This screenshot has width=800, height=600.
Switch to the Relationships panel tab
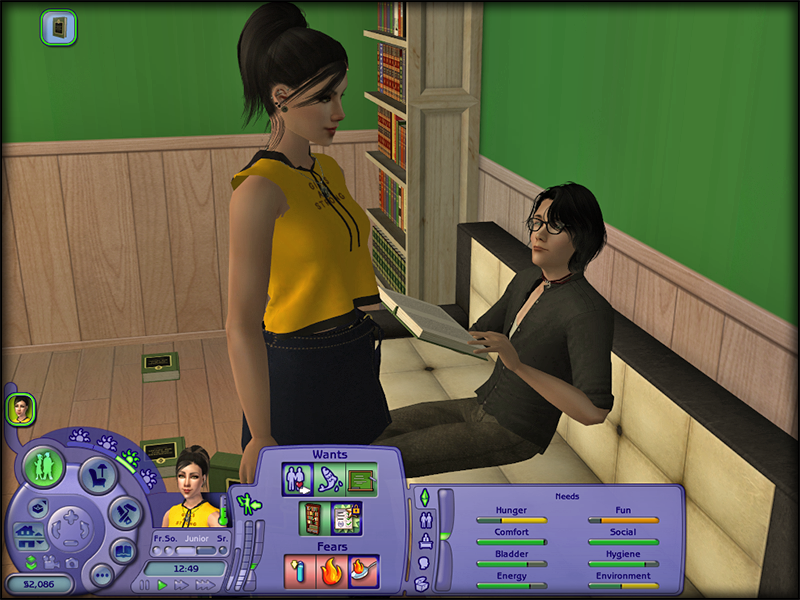(423, 519)
